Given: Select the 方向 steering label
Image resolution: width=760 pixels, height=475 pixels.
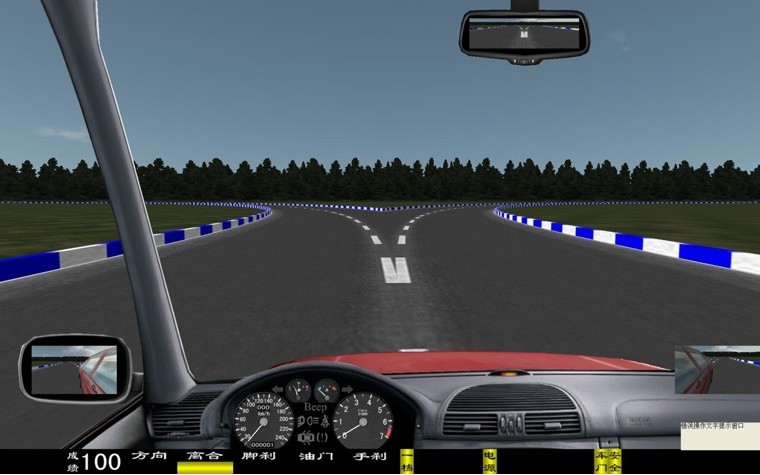Looking at the screenshot, I should (149, 456).
